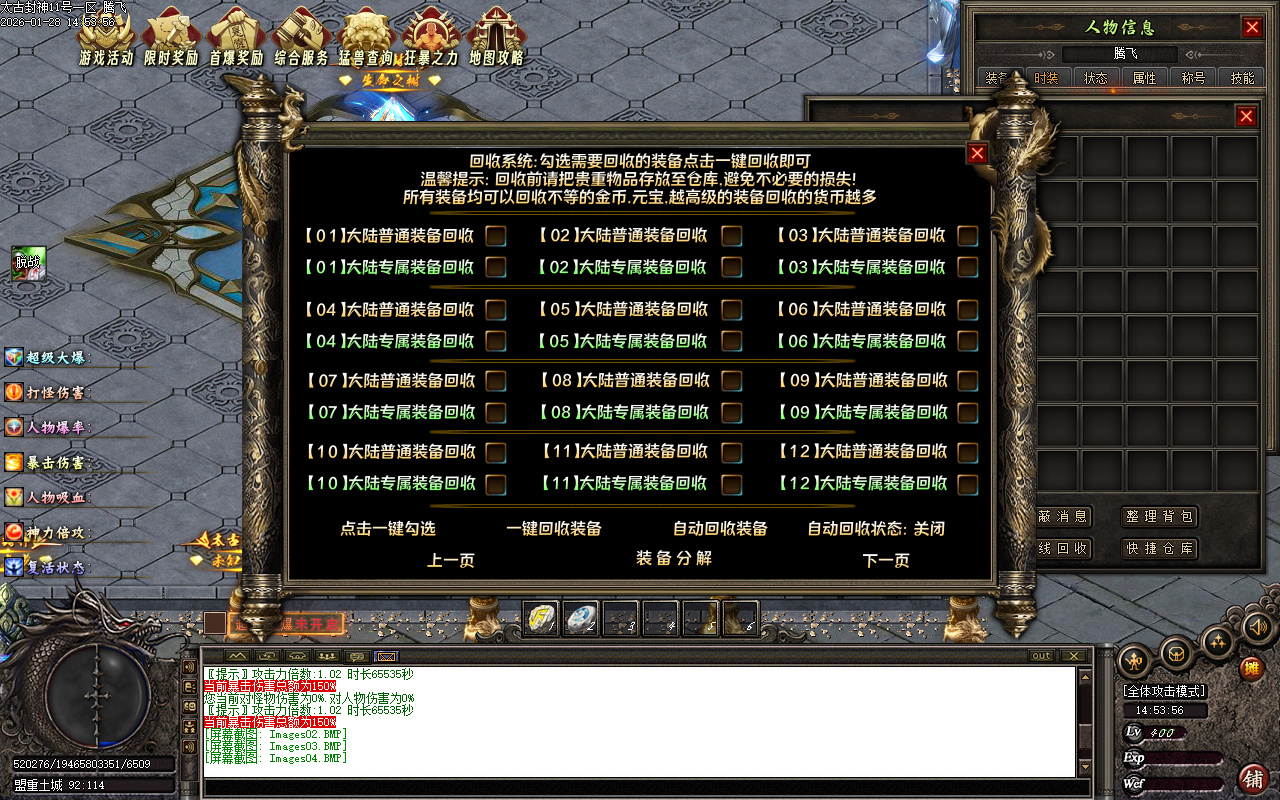The height and width of the screenshot is (800, 1280).
Task: Check the 【05】大陆专属装备回收 checkbox
Action: pos(731,341)
